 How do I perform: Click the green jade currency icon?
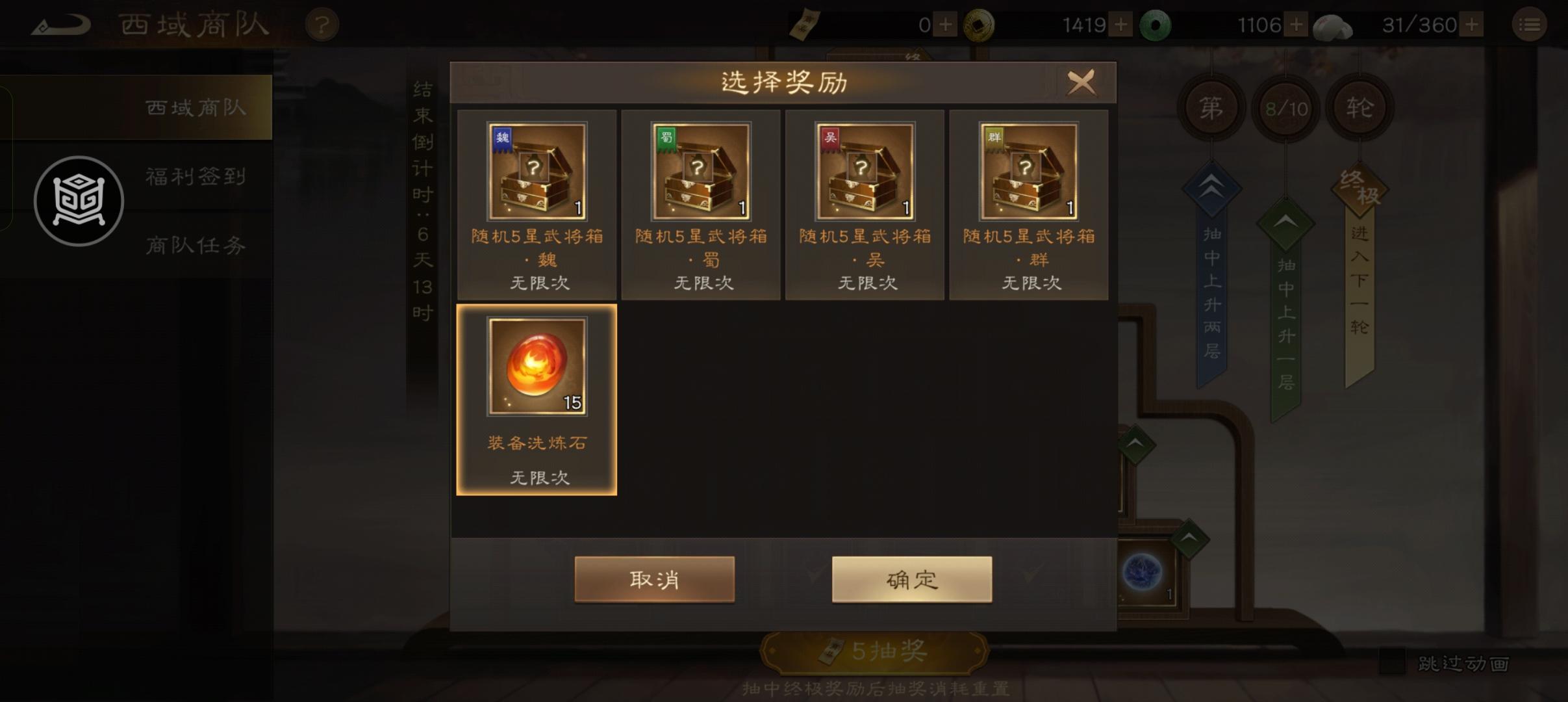click(1155, 24)
